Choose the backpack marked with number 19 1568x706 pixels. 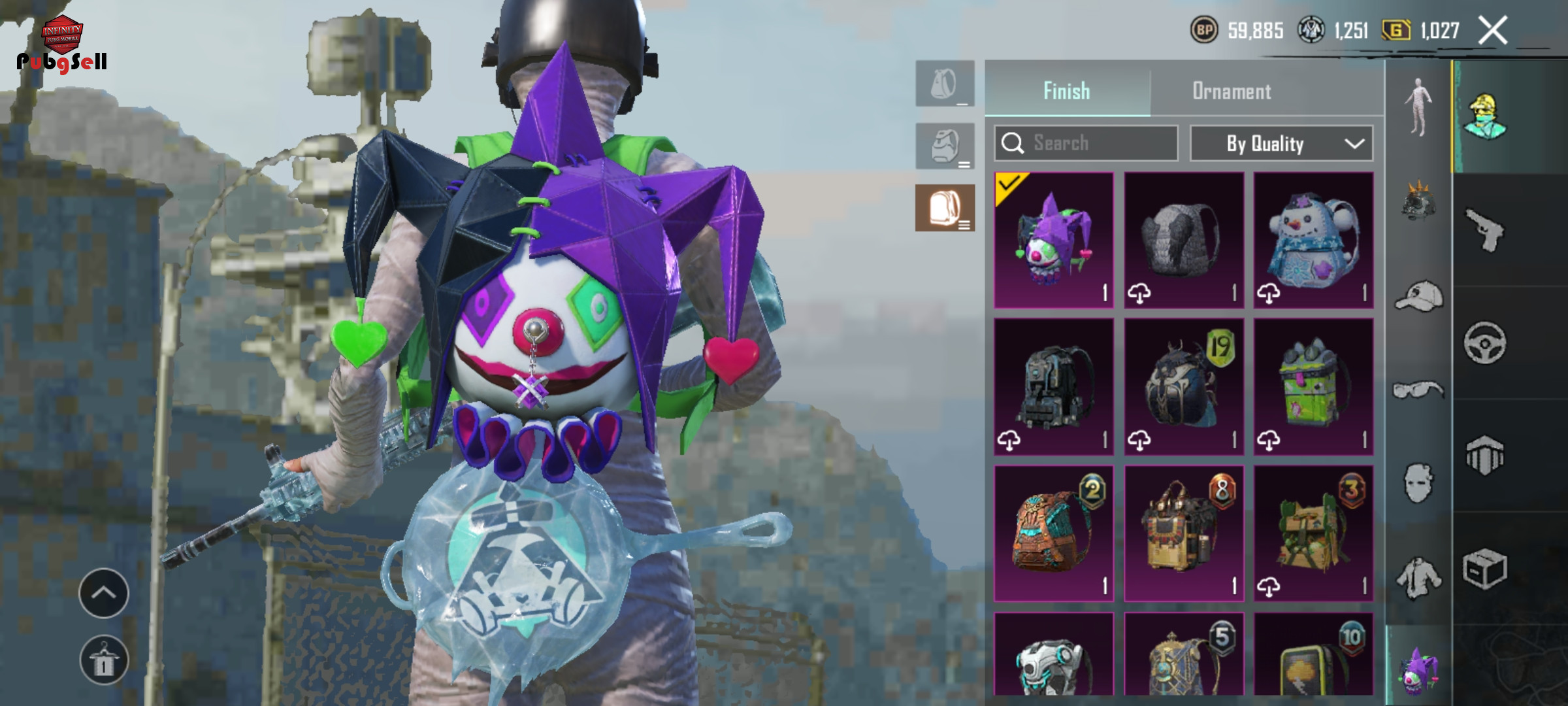click(x=1183, y=387)
